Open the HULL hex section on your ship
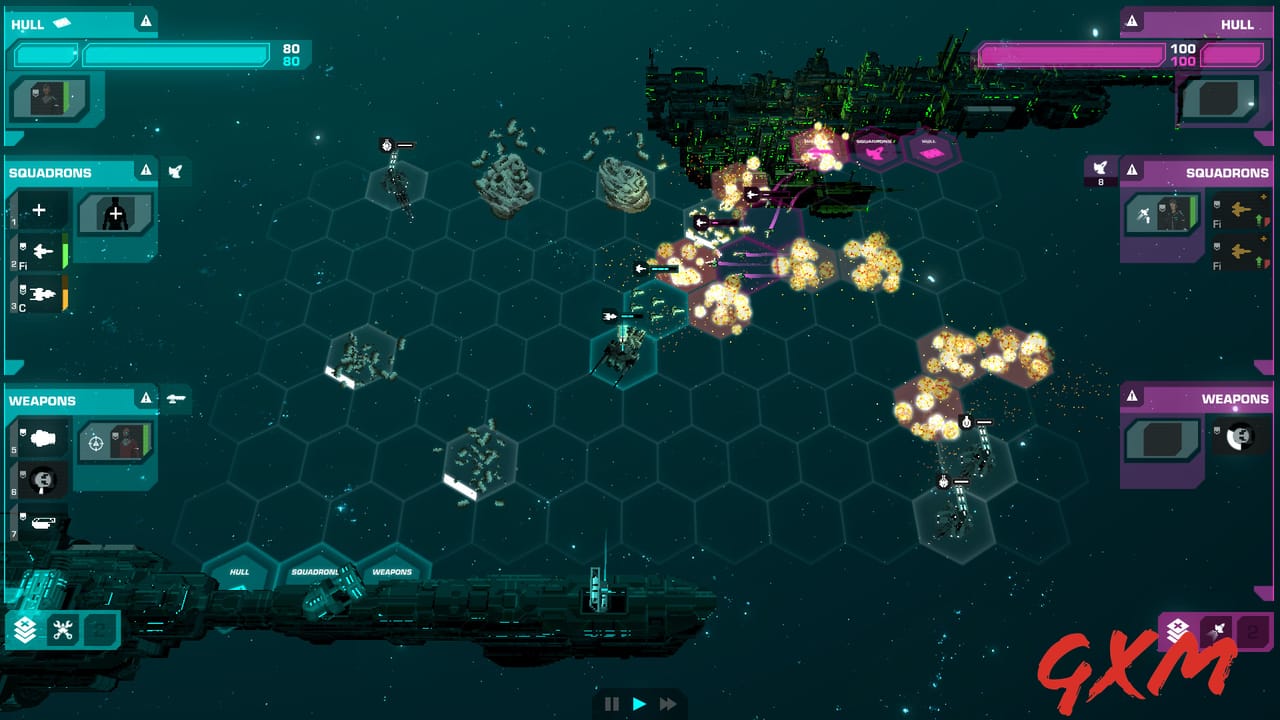 pyautogui.click(x=240, y=574)
